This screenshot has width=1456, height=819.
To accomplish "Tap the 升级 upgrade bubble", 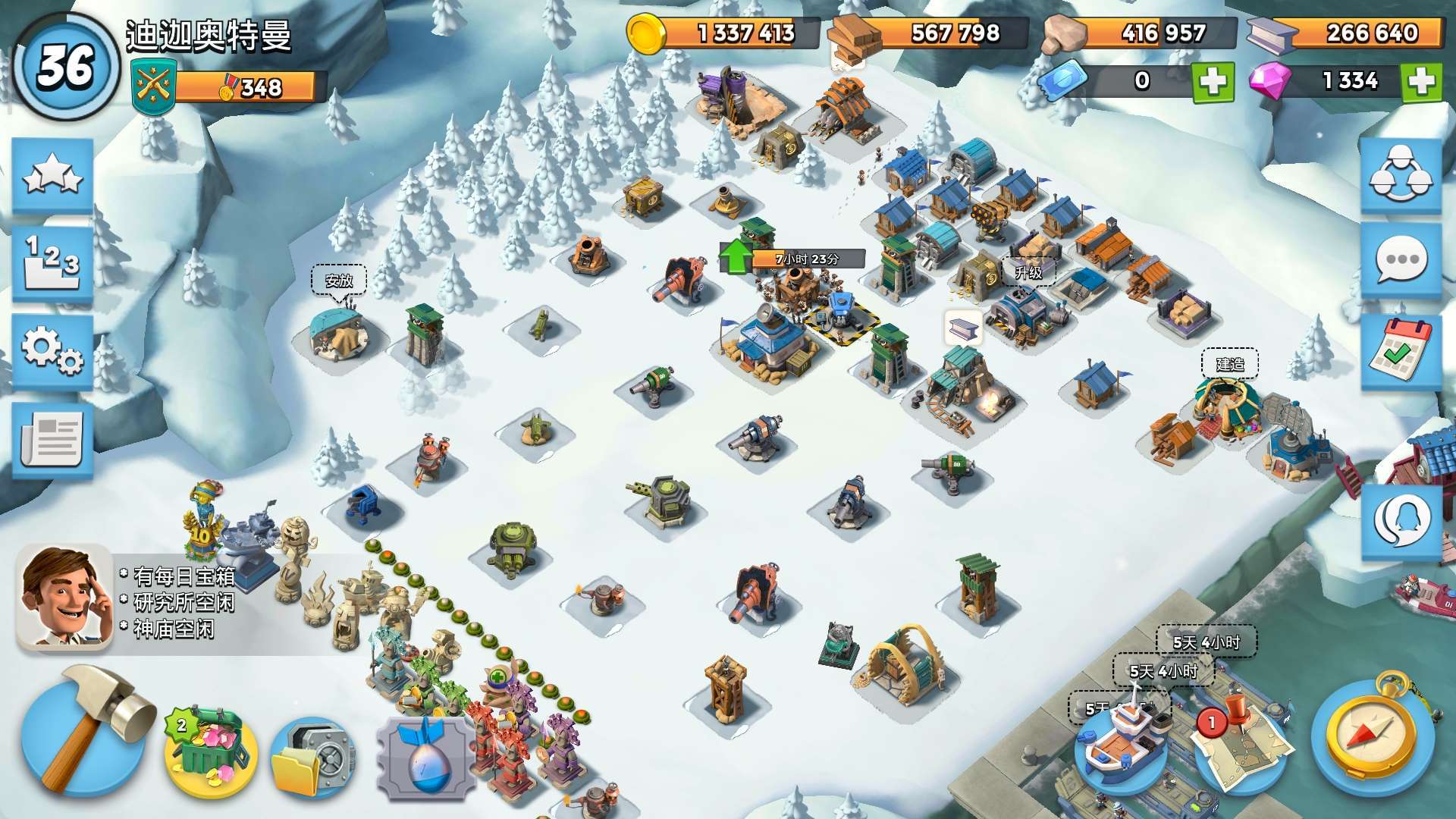I will [x=1028, y=271].
